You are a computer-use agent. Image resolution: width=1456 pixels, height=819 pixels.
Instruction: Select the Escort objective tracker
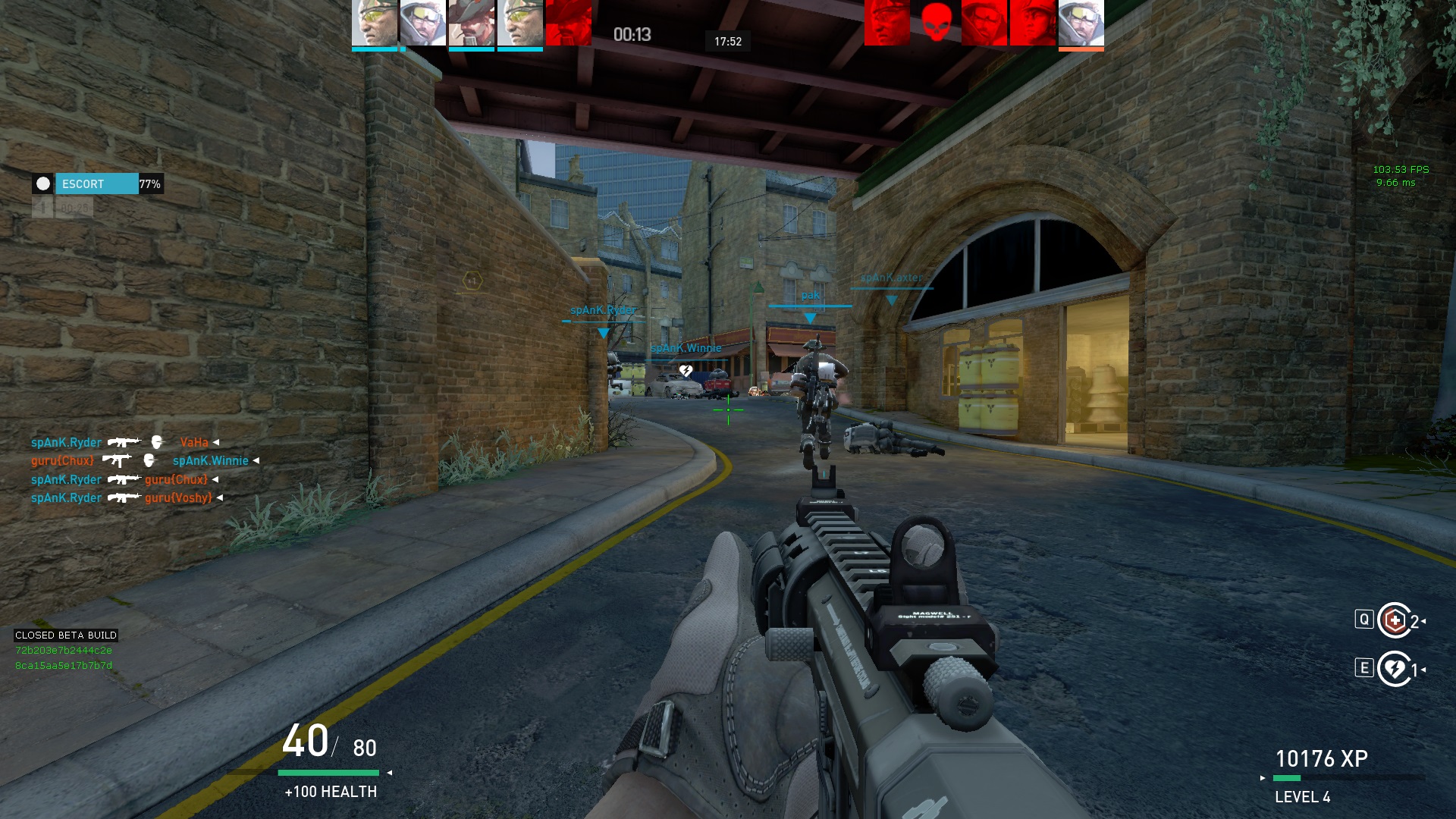point(97,184)
